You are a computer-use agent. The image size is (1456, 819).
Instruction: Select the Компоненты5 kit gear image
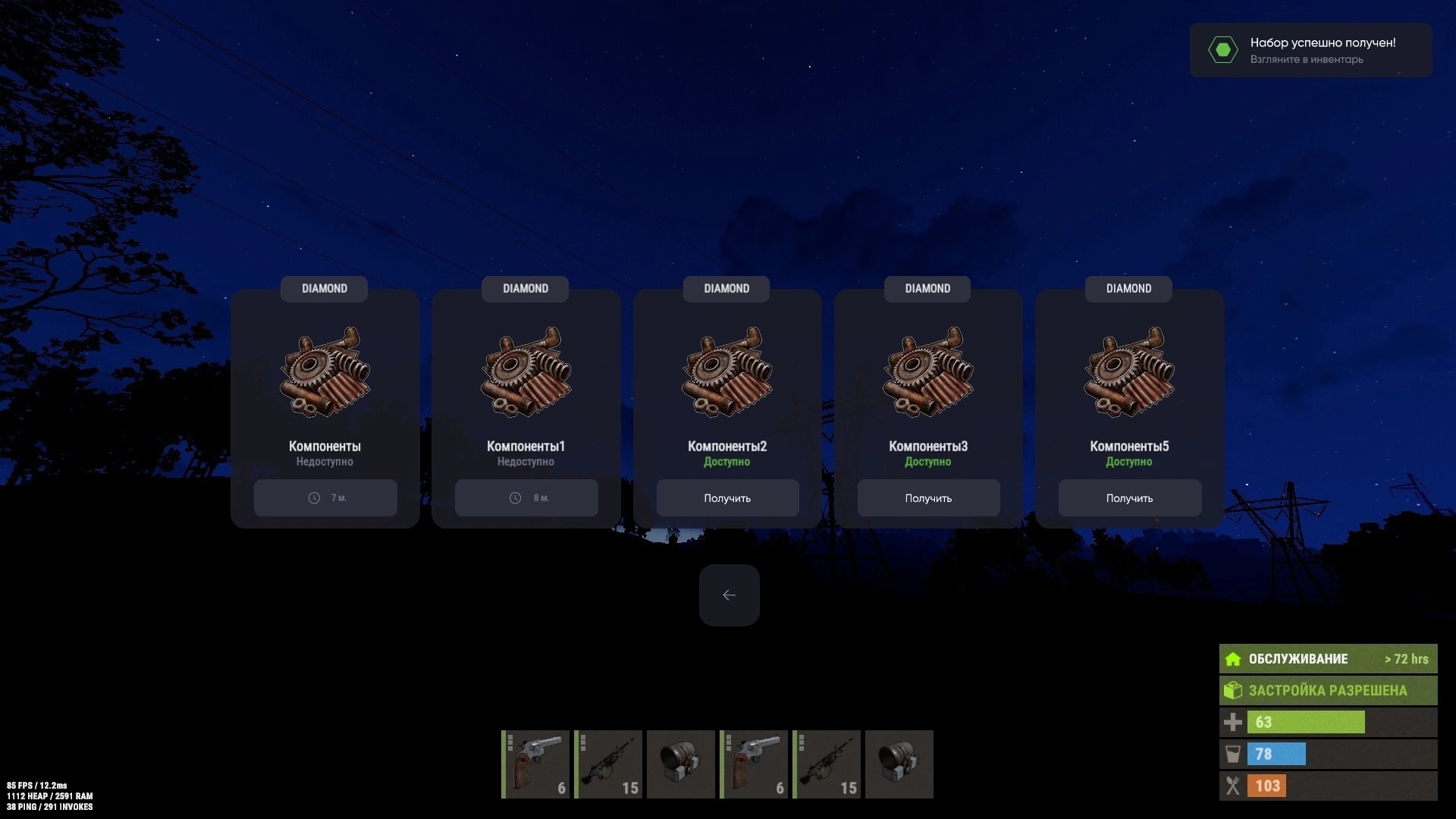click(x=1129, y=372)
